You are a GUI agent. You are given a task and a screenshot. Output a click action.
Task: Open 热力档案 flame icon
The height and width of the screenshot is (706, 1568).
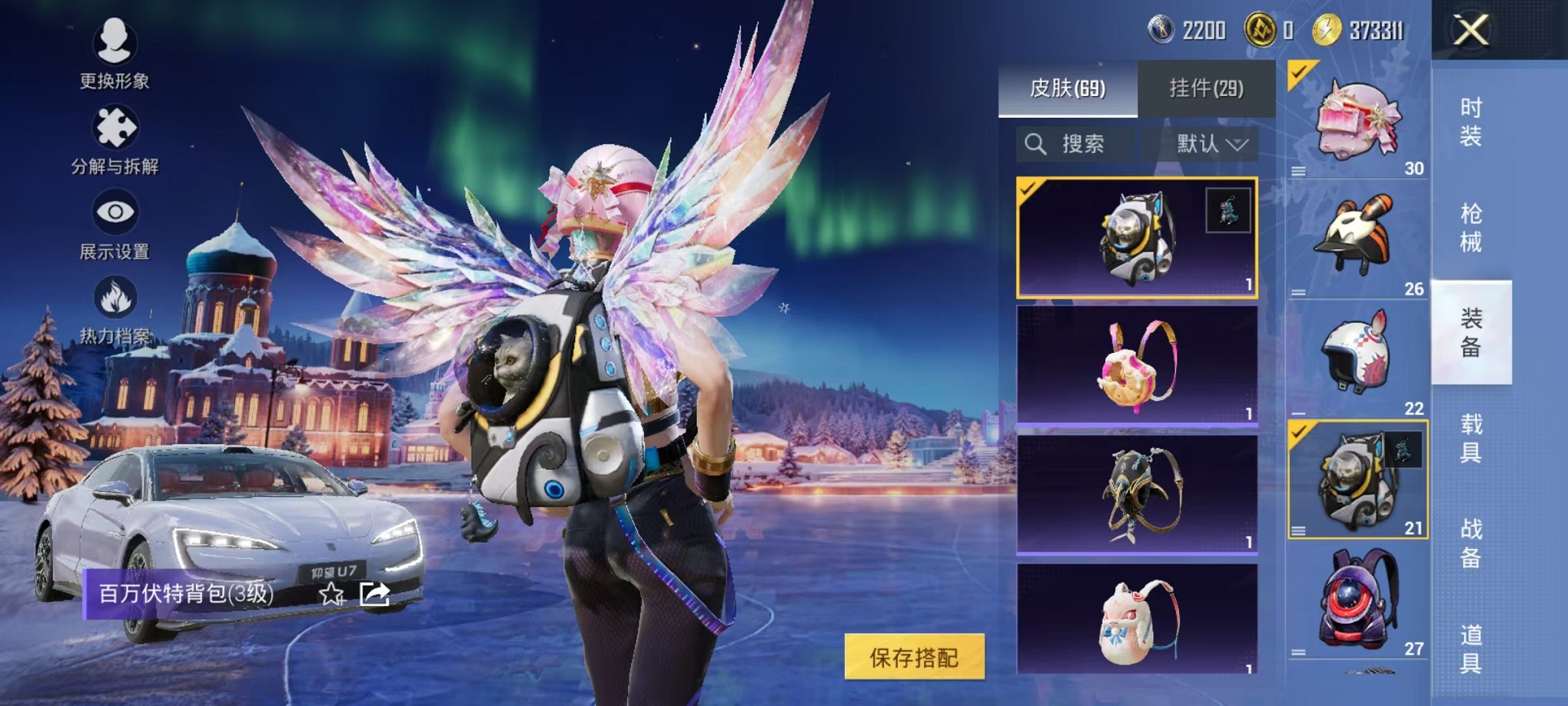click(115, 309)
